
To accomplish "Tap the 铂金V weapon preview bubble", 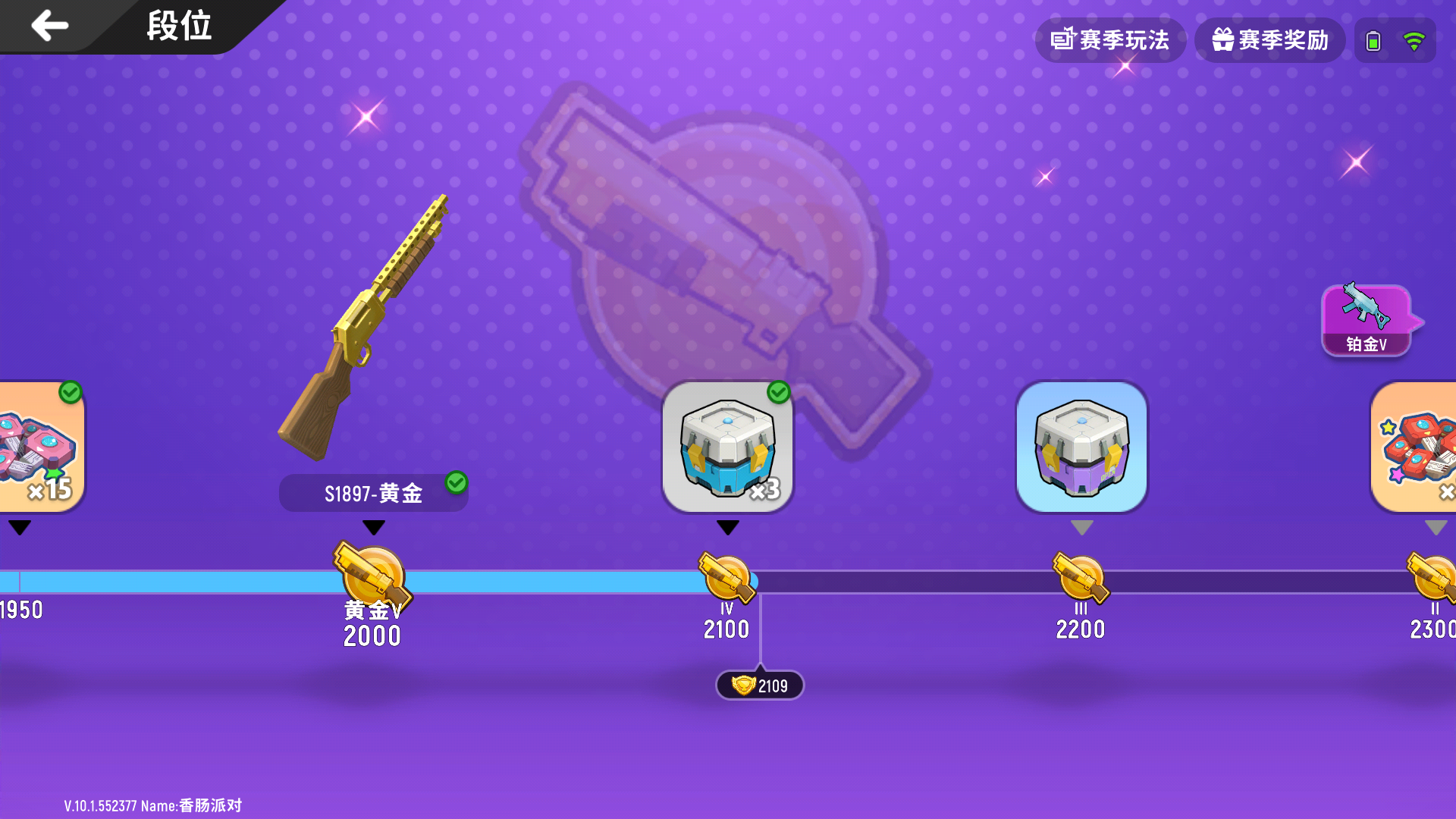I will [1367, 318].
